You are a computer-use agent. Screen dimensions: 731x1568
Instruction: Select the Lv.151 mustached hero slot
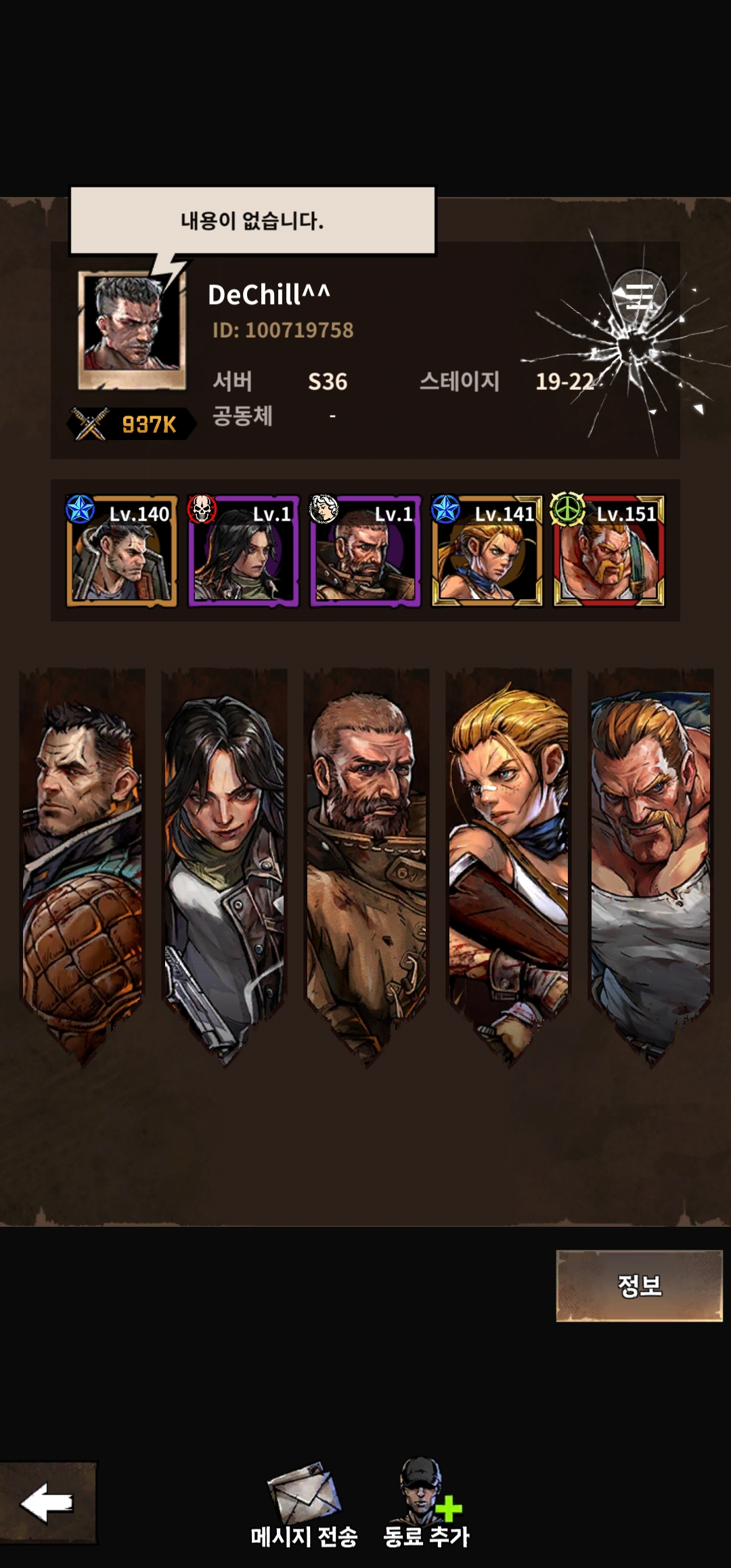pyautogui.click(x=609, y=551)
